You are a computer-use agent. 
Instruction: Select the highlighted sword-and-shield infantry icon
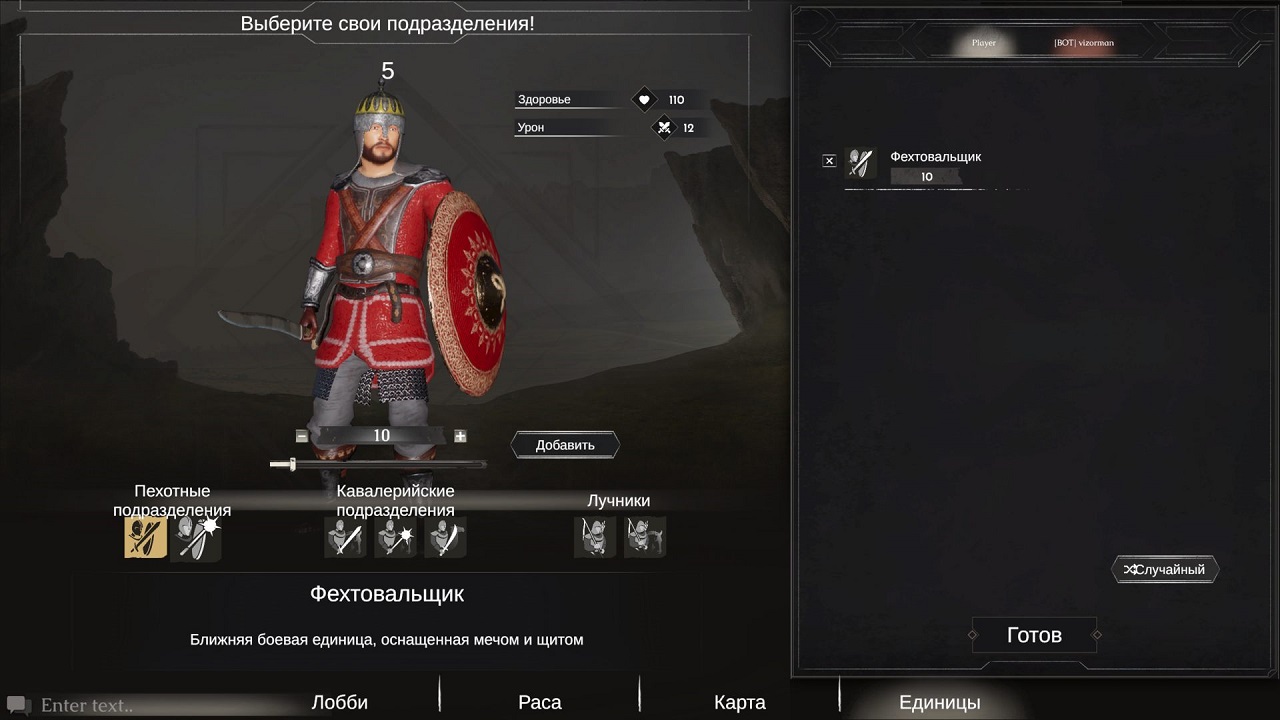[145, 538]
